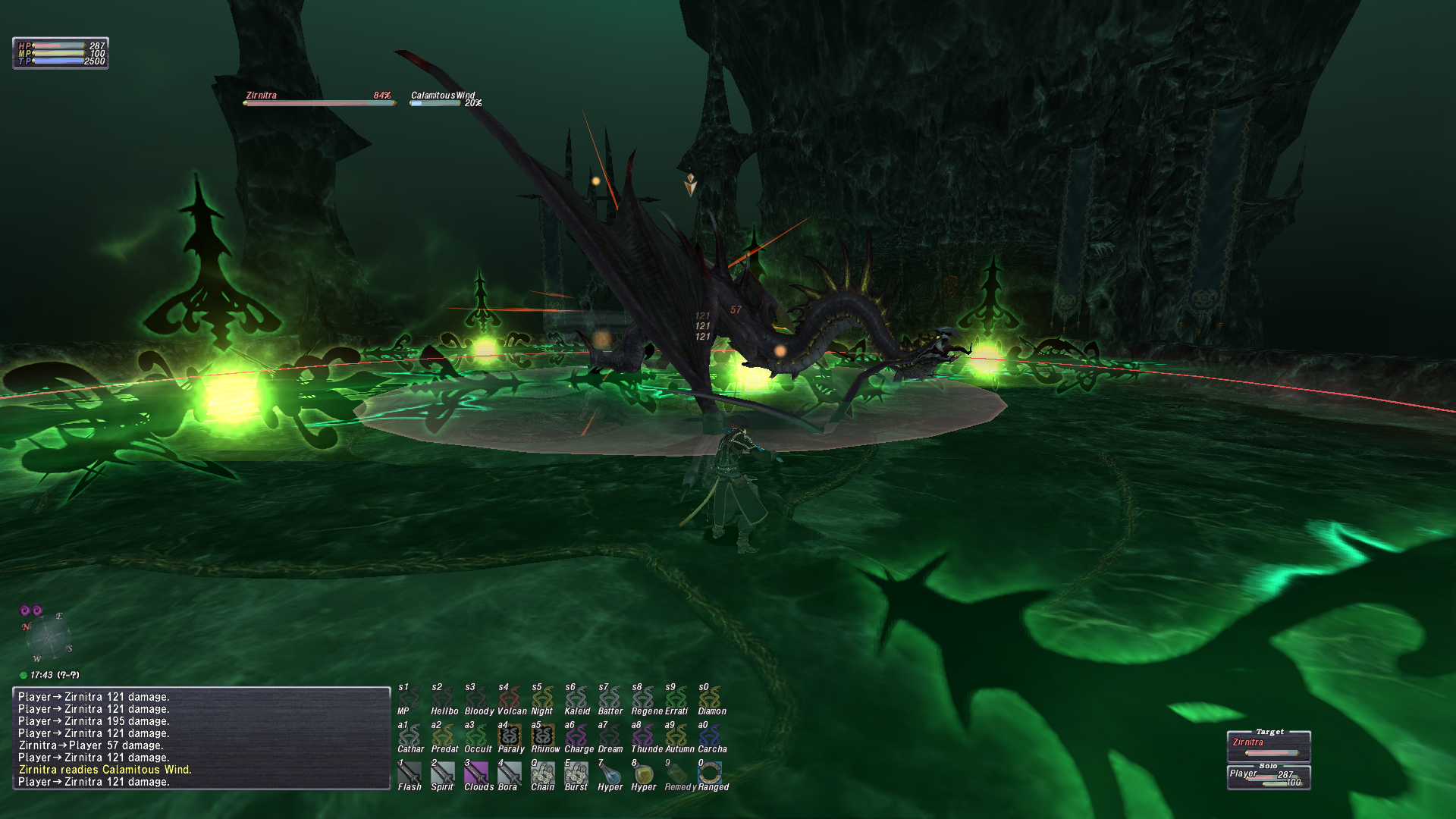
Task: Select the Paraly spell in slot a4
Action: [x=510, y=736]
